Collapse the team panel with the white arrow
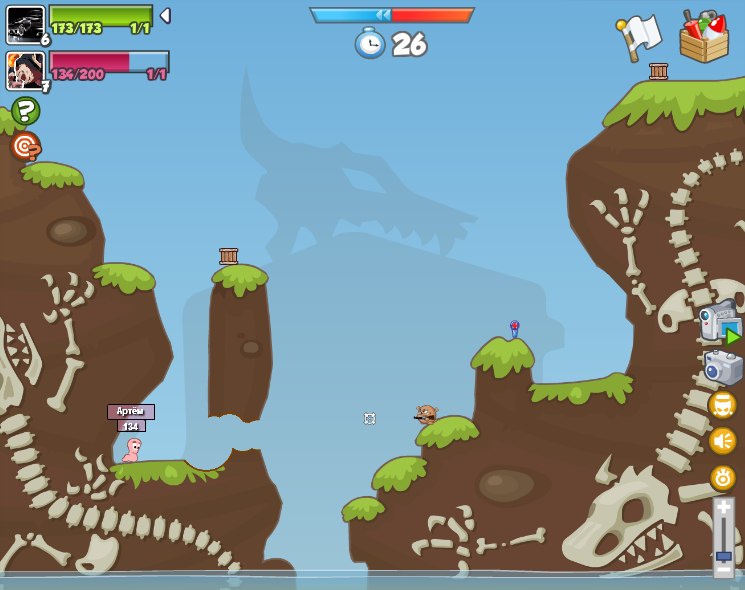 coord(165,16)
